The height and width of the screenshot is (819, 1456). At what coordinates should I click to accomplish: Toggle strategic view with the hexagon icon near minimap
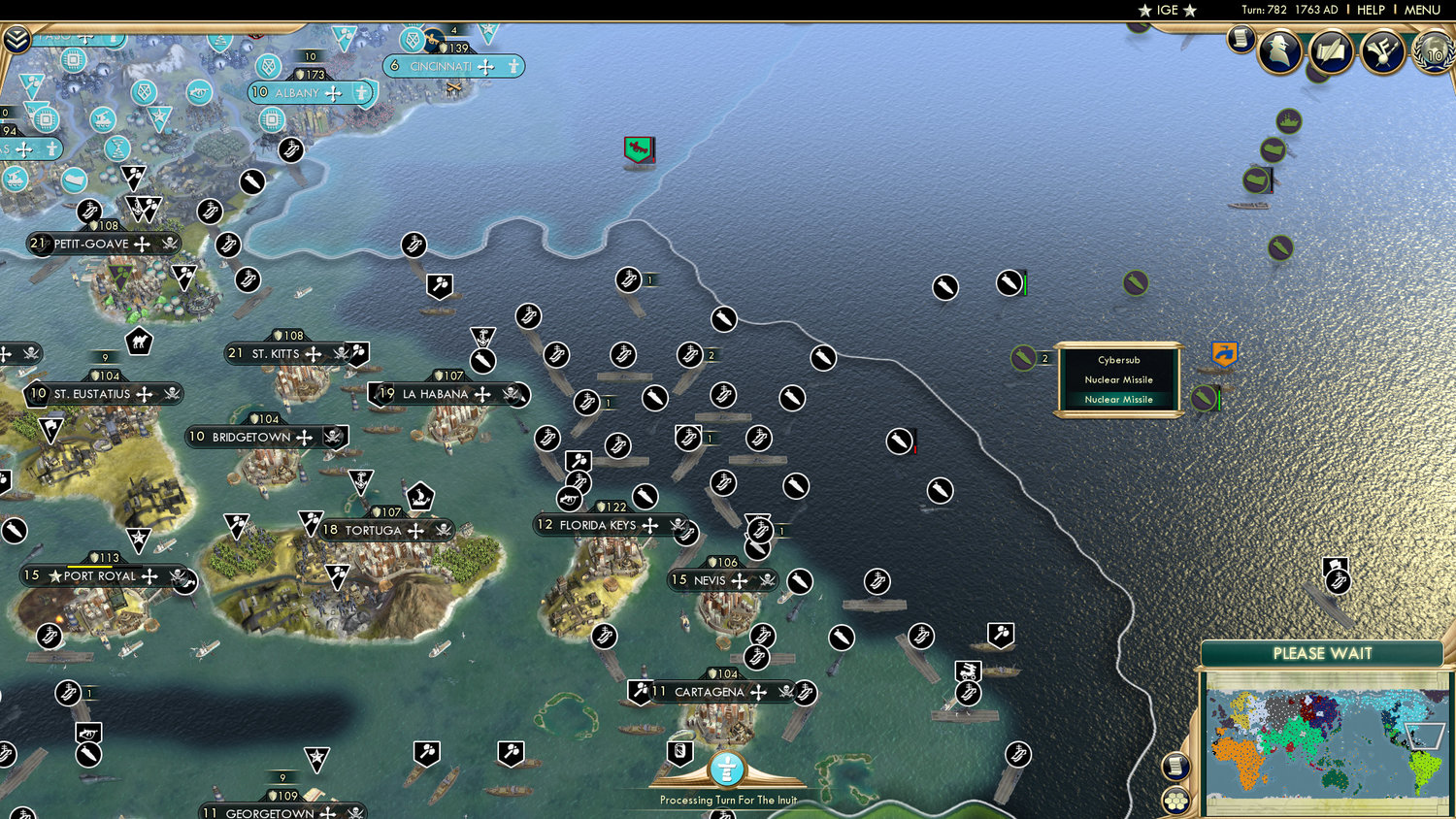click(x=1174, y=800)
